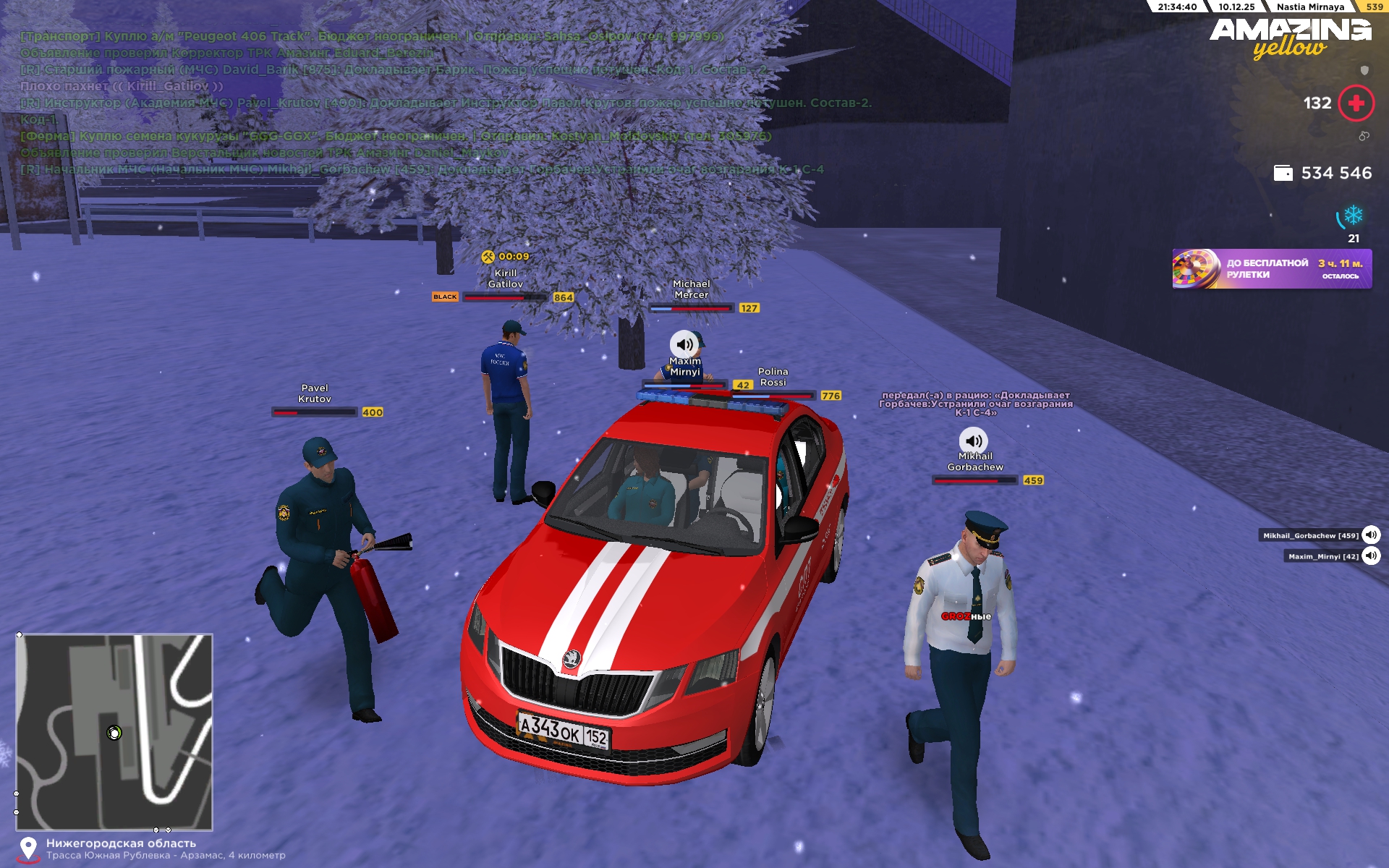Image resolution: width=1389 pixels, height=868 pixels.
Task: Click the location pin icon
Action: click(x=28, y=848)
